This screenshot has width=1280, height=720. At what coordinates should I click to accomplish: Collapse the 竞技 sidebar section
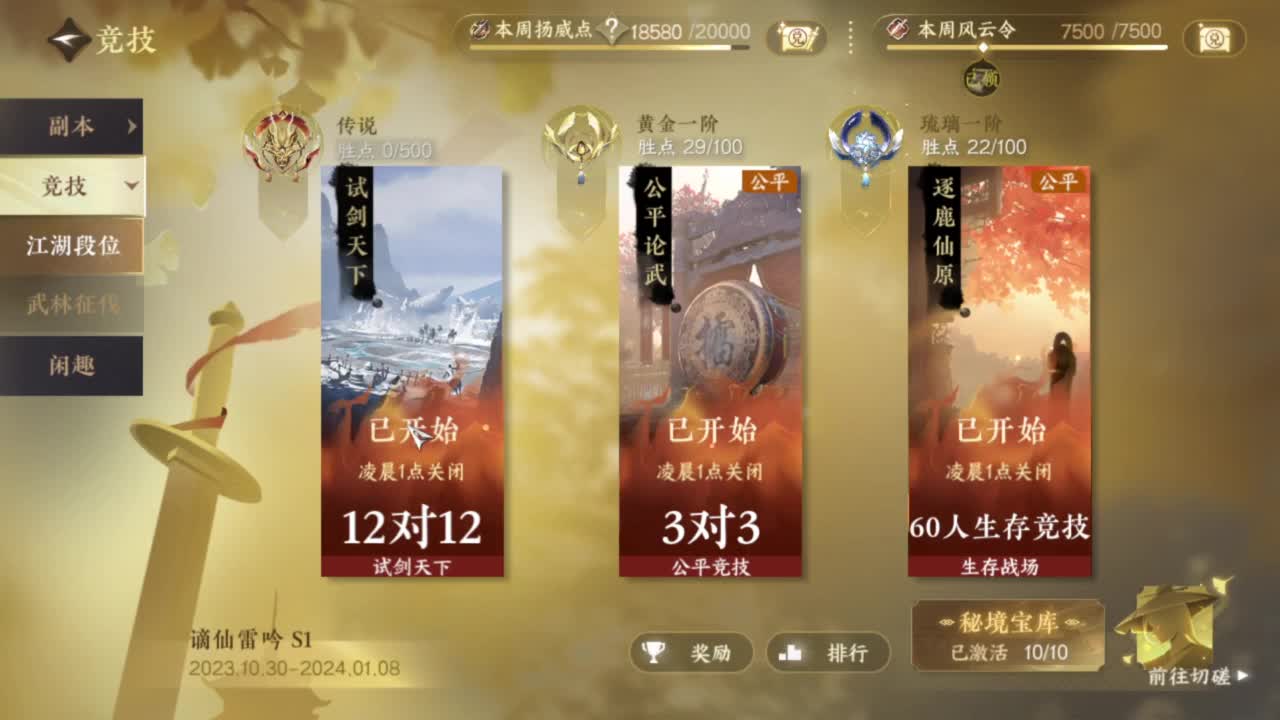click(x=72, y=187)
